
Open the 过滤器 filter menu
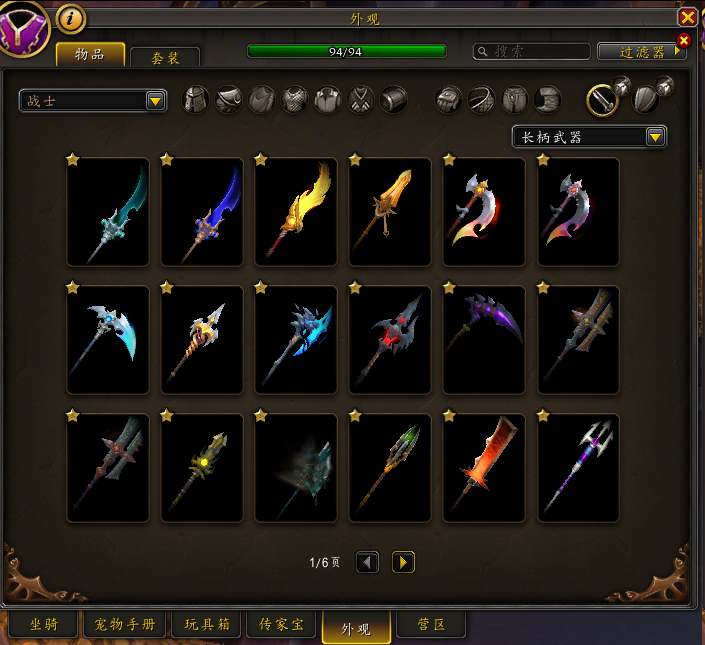[x=641, y=51]
